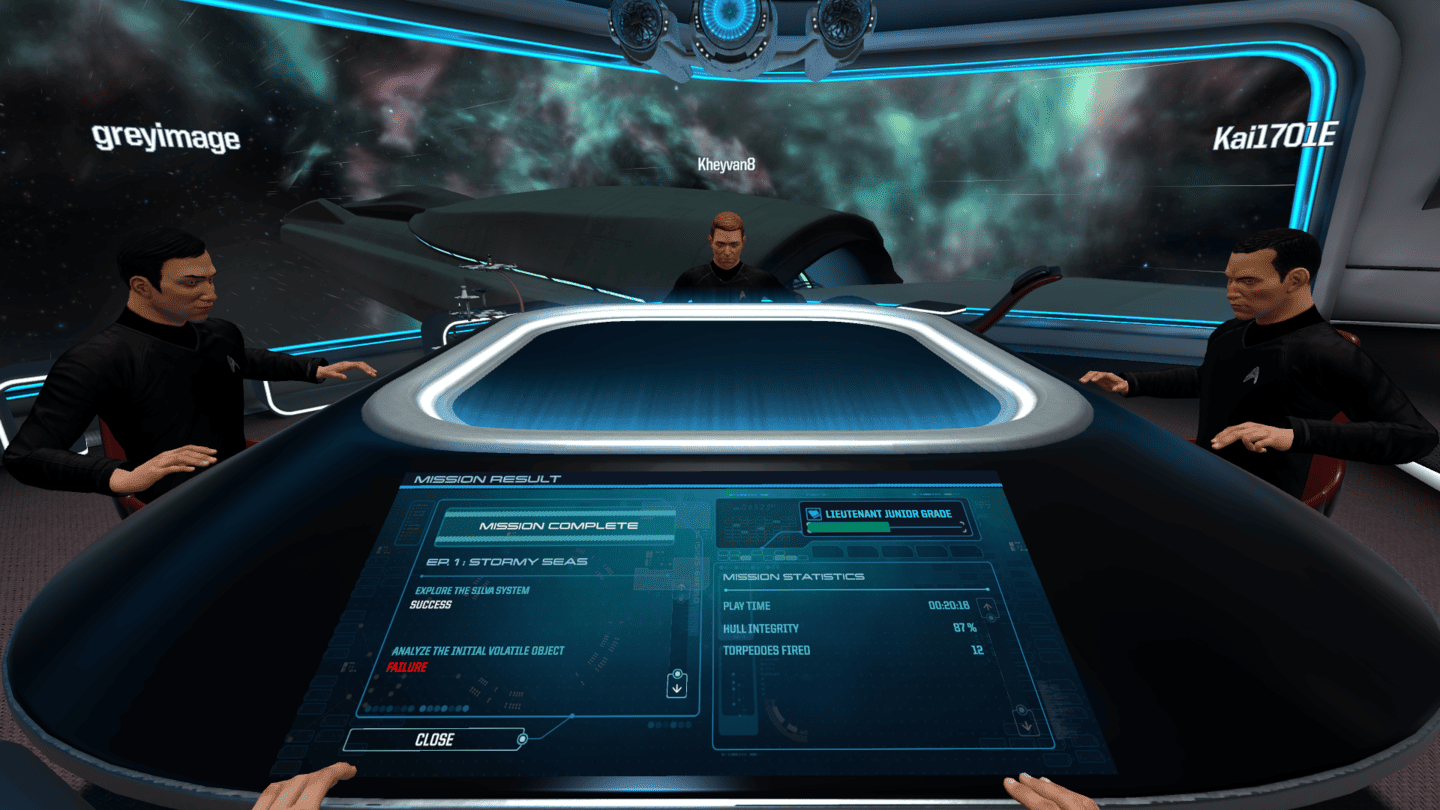Show more mission objectives with the down arrow
Image resolution: width=1440 pixels, height=810 pixels.
pyautogui.click(x=677, y=687)
